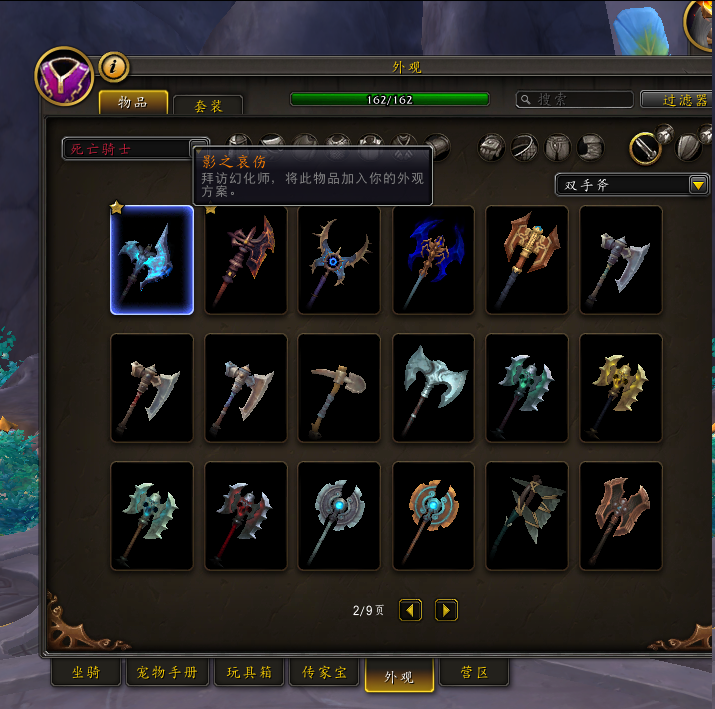Open the 套装 sets tab
This screenshot has height=709, width=715.
point(207,105)
